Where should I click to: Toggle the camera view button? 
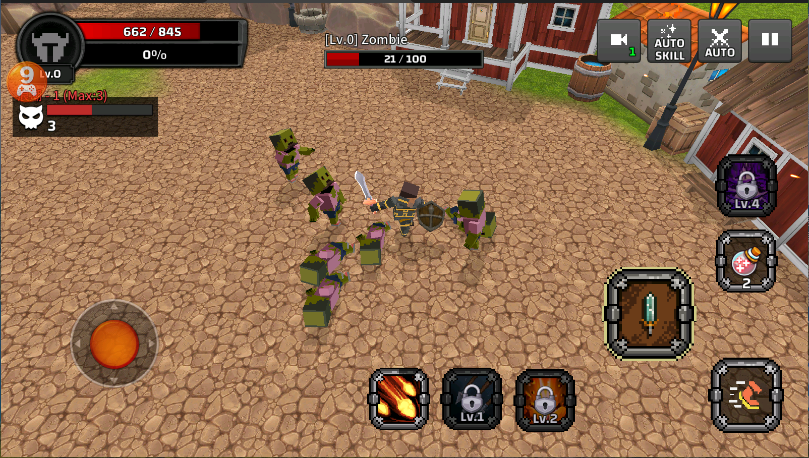point(619,41)
